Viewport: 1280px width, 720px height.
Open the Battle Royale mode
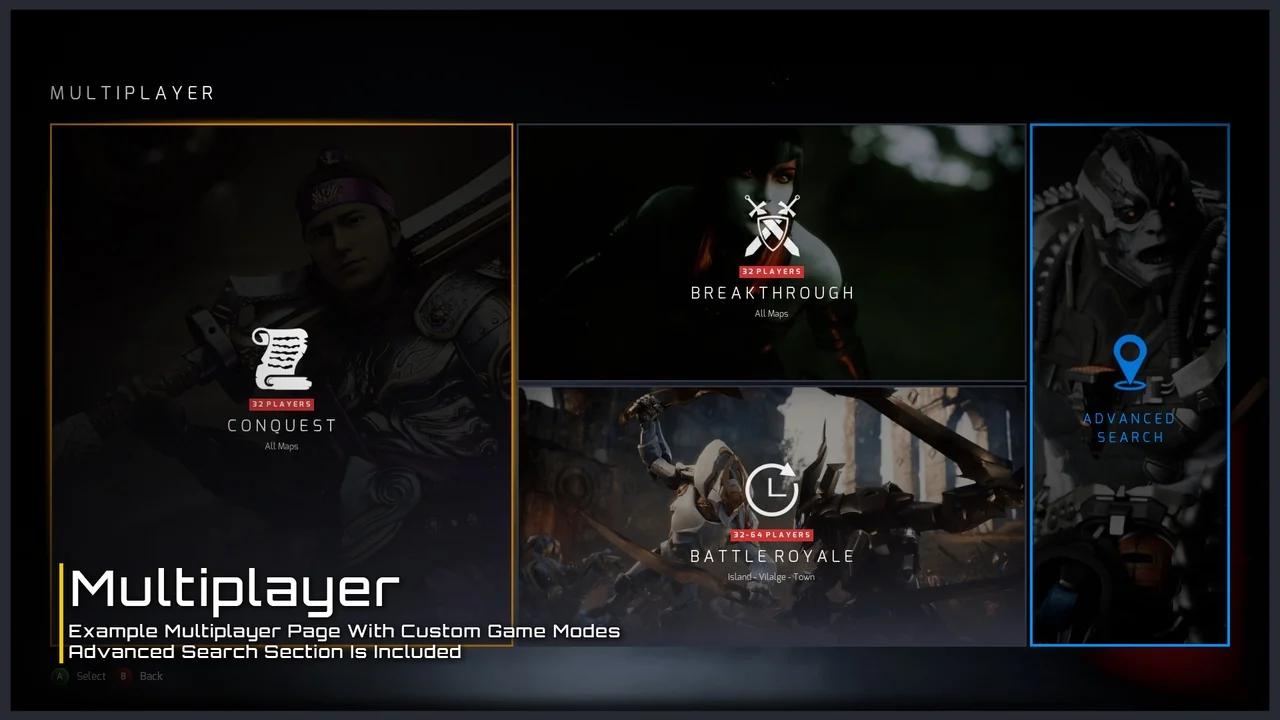point(772,515)
